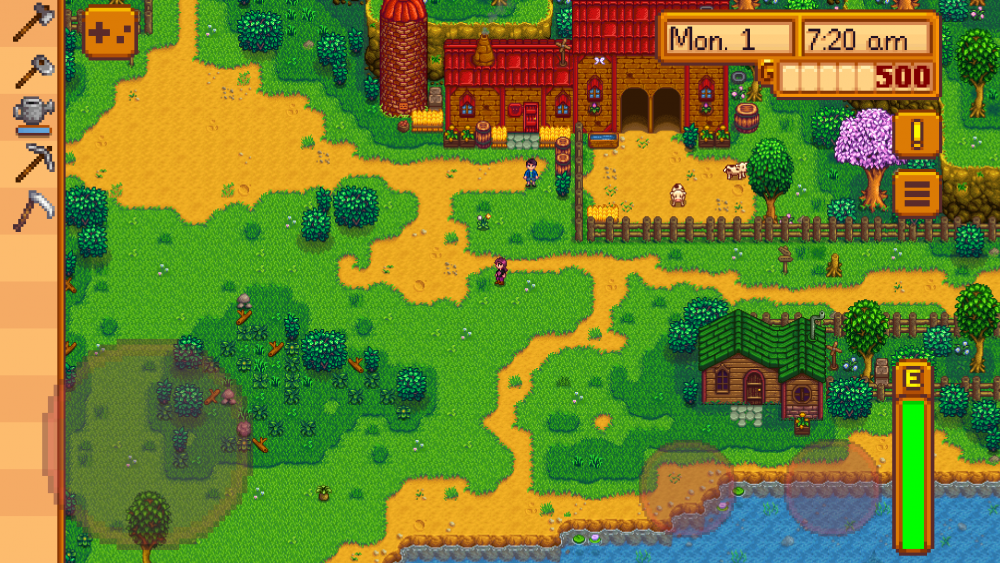Toggle the gamepad controls button
1000x563 pixels.
pos(109,34)
